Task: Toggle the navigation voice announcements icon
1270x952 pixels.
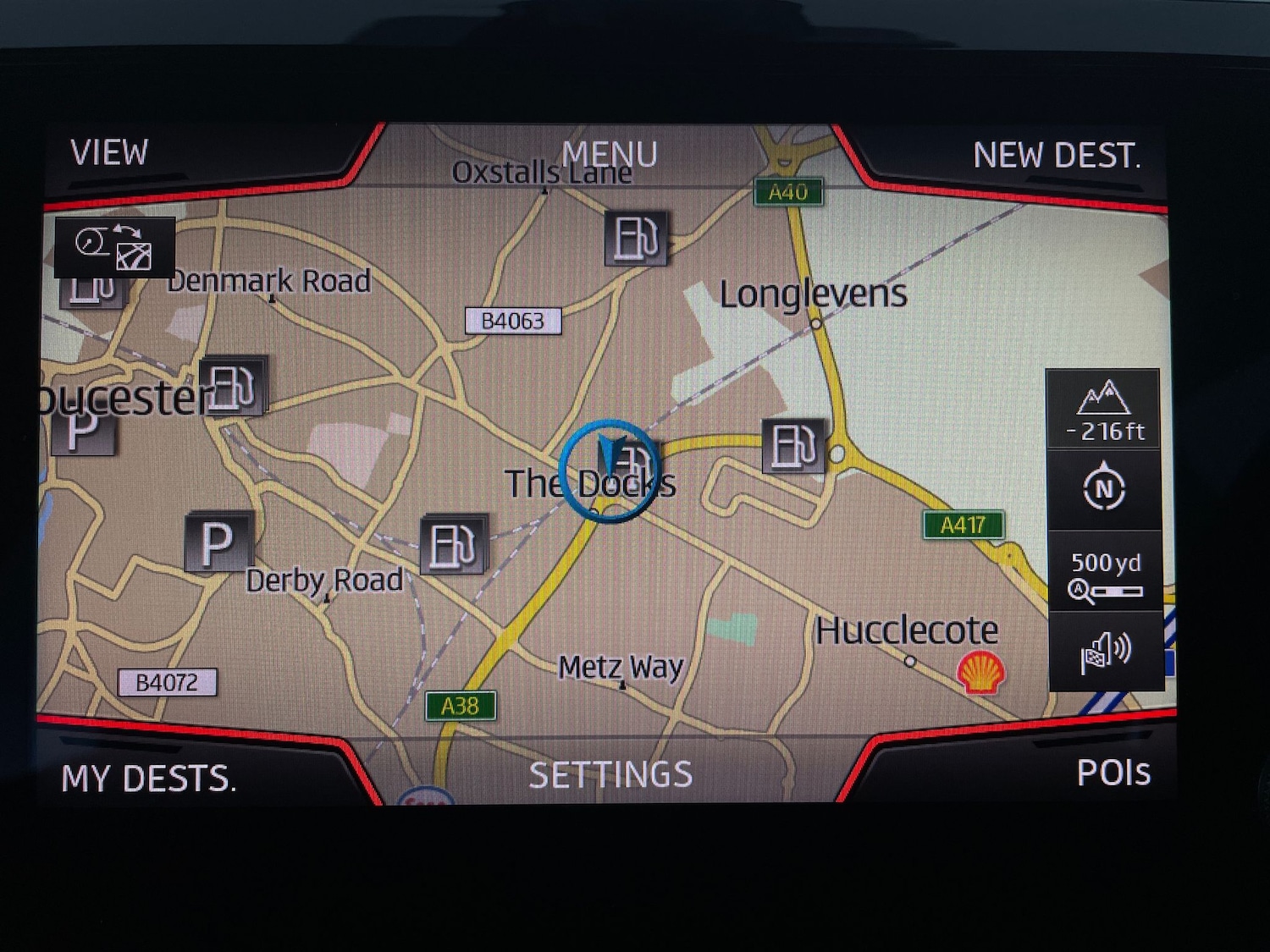Action: tap(1104, 652)
